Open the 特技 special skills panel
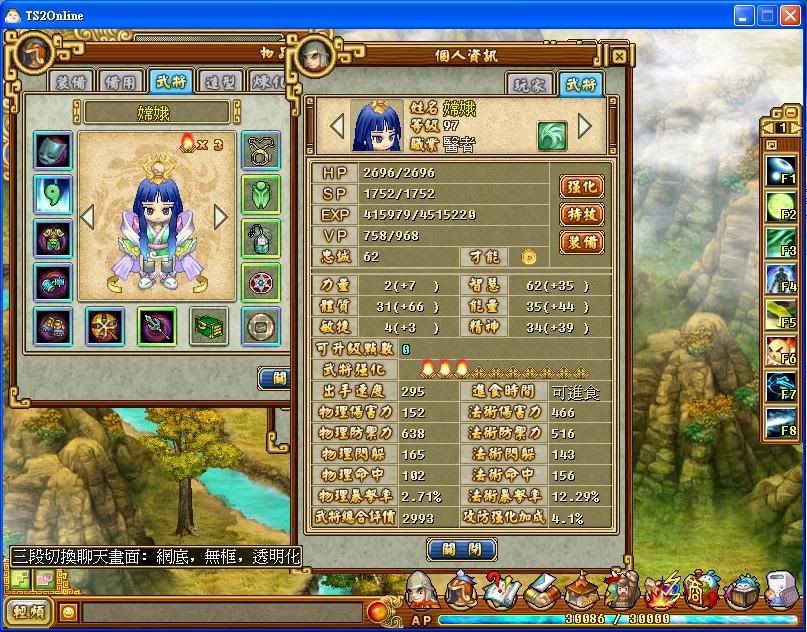Screen dimensions: 807x632 pyautogui.click(x=581, y=214)
